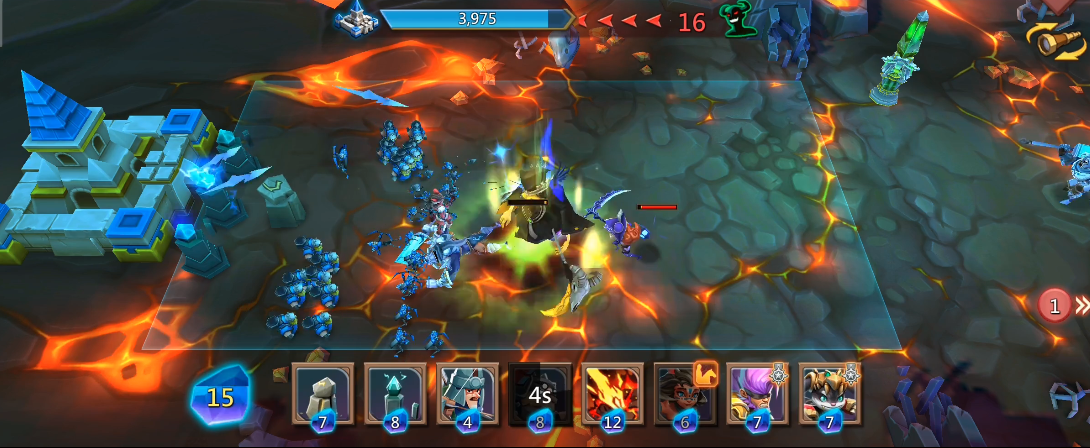Select the cat hero card
The width and height of the screenshot is (1090, 448).
pos(829,395)
